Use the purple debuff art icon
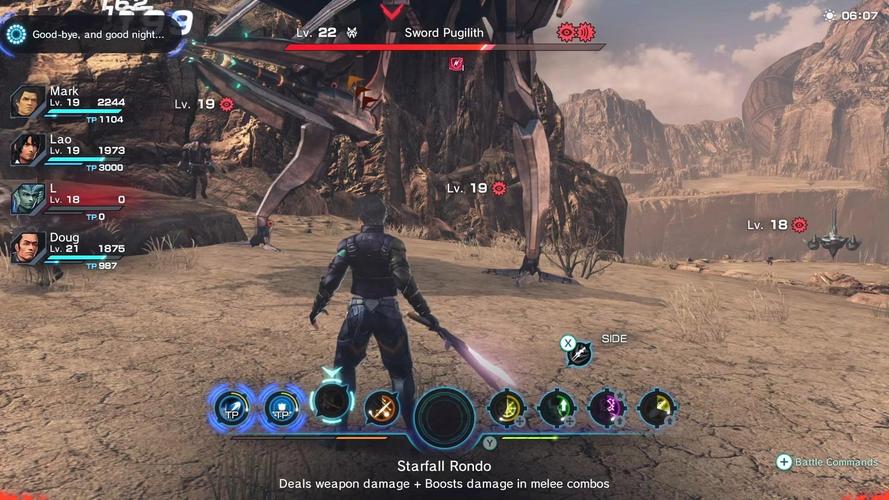This screenshot has height=500, width=889. pos(606,407)
